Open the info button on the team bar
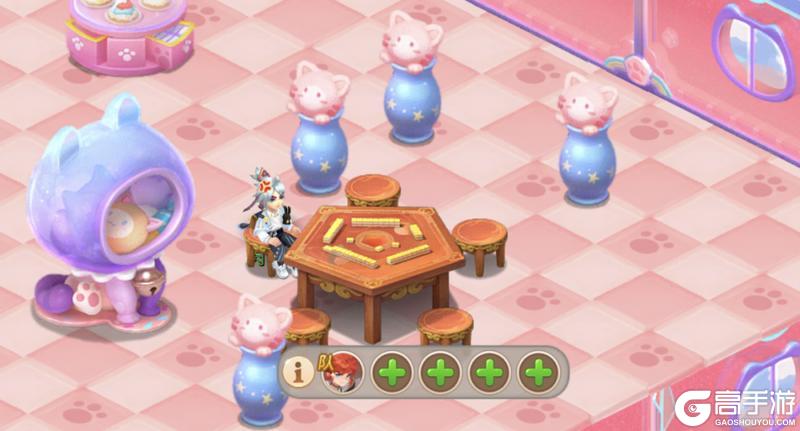The image size is (800, 431). [298, 372]
